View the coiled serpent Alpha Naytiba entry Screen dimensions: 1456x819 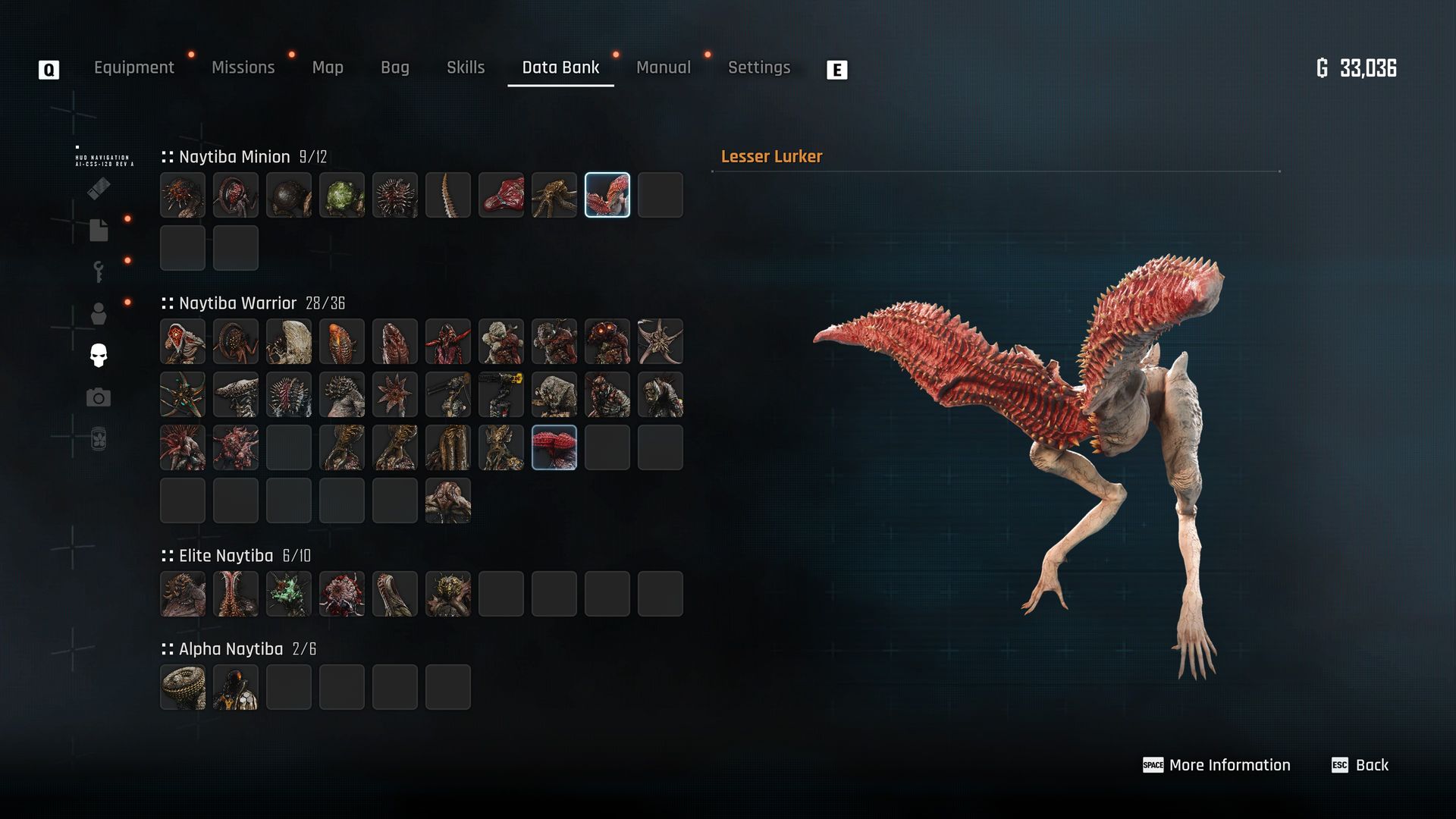(183, 687)
